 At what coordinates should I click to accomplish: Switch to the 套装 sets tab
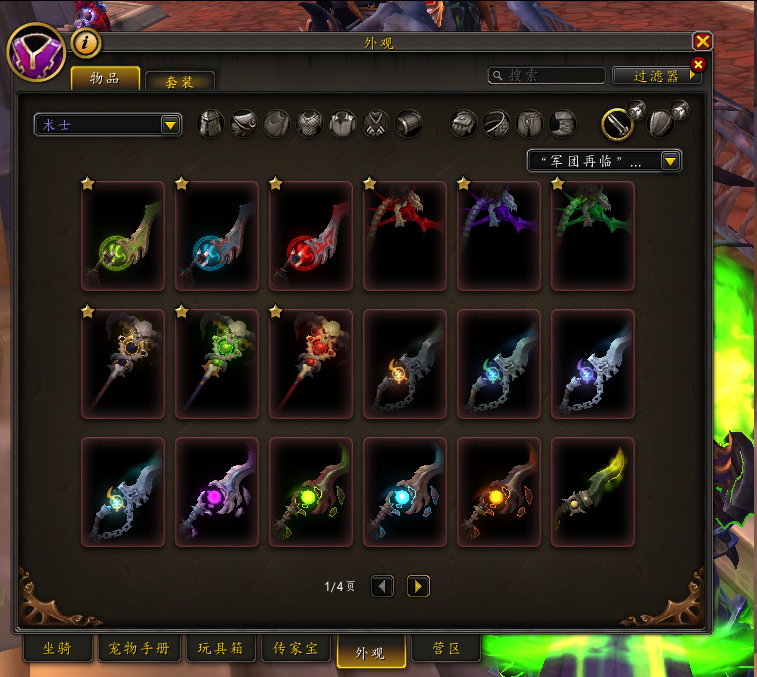point(180,82)
